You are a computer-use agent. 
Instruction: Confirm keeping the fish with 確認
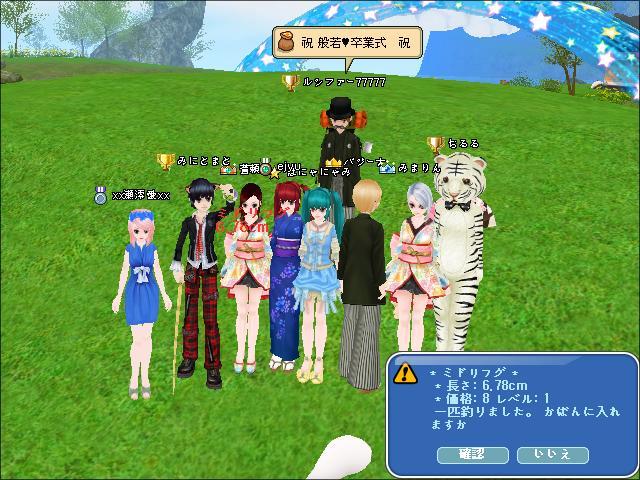[x=472, y=454]
